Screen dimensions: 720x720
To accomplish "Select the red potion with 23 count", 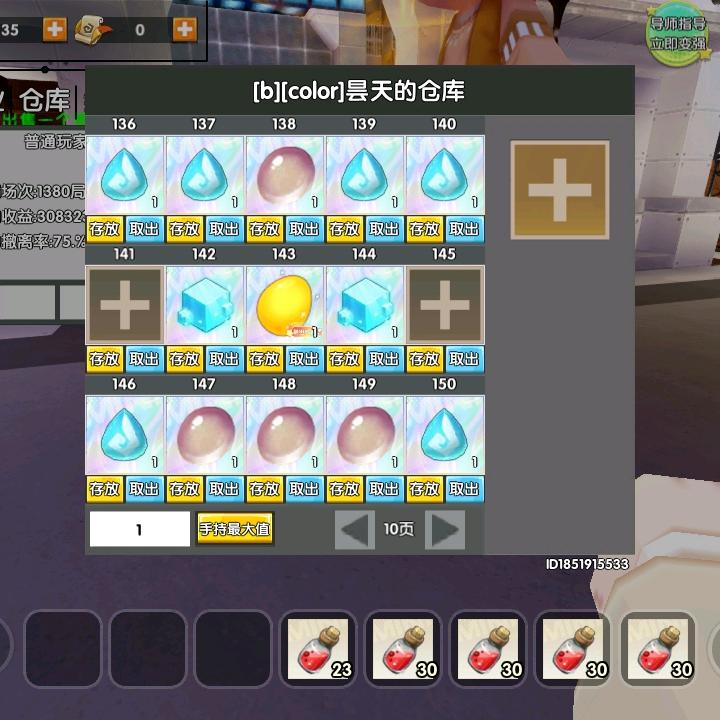I will (x=318, y=648).
